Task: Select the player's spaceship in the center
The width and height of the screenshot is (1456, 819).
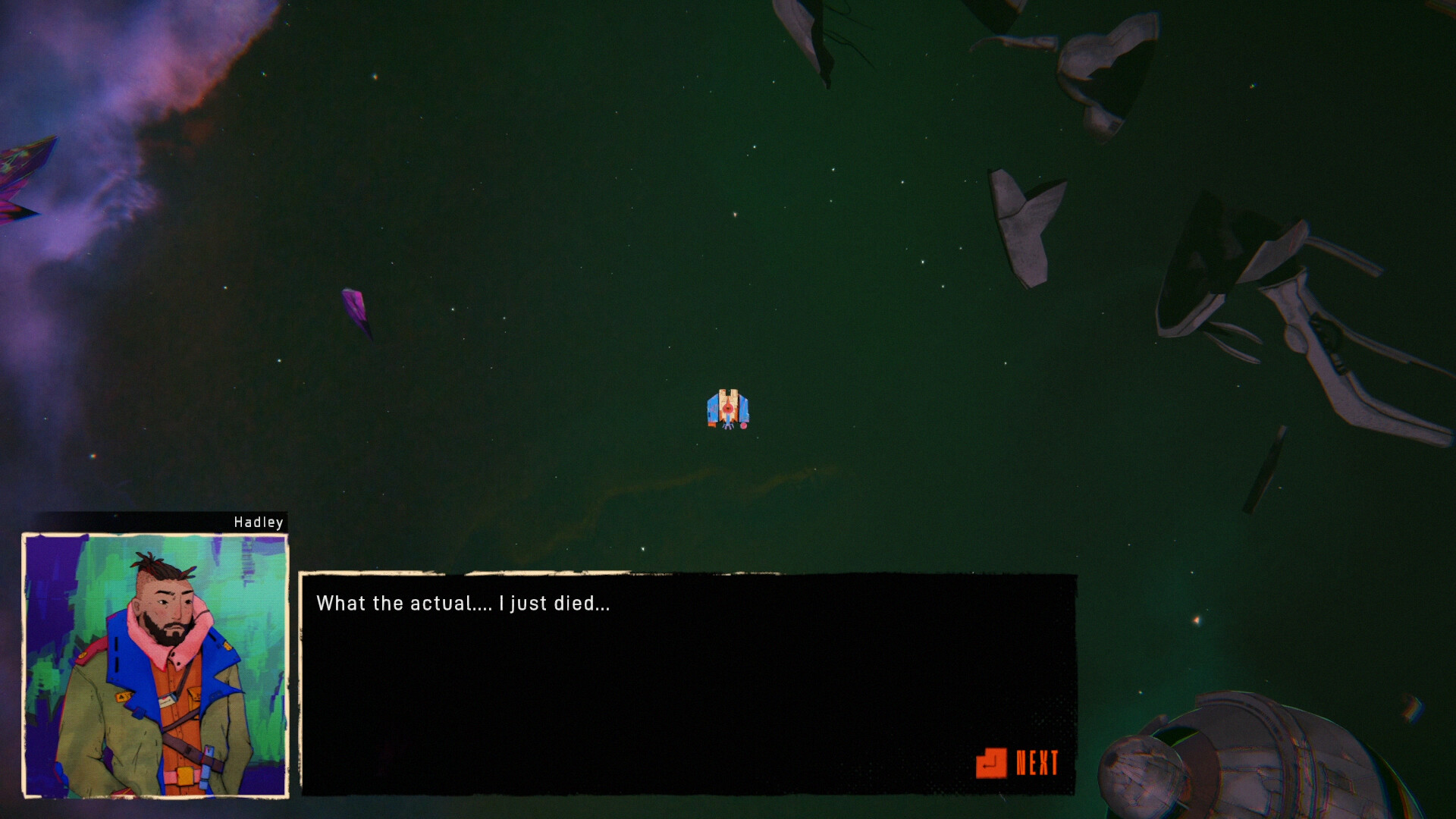Action: (726, 409)
